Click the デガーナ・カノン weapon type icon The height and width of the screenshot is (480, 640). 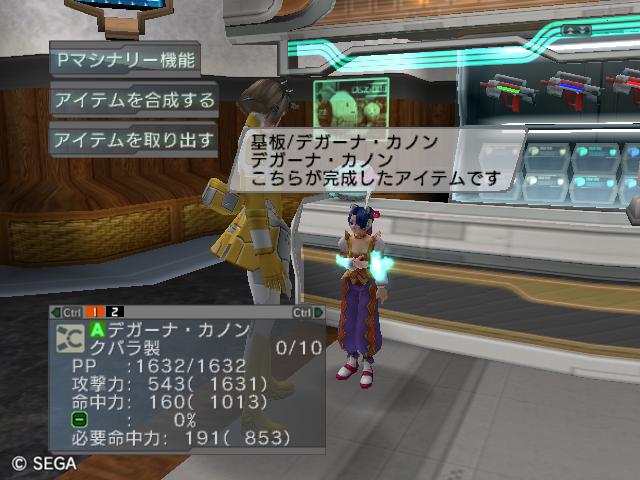(x=71, y=337)
